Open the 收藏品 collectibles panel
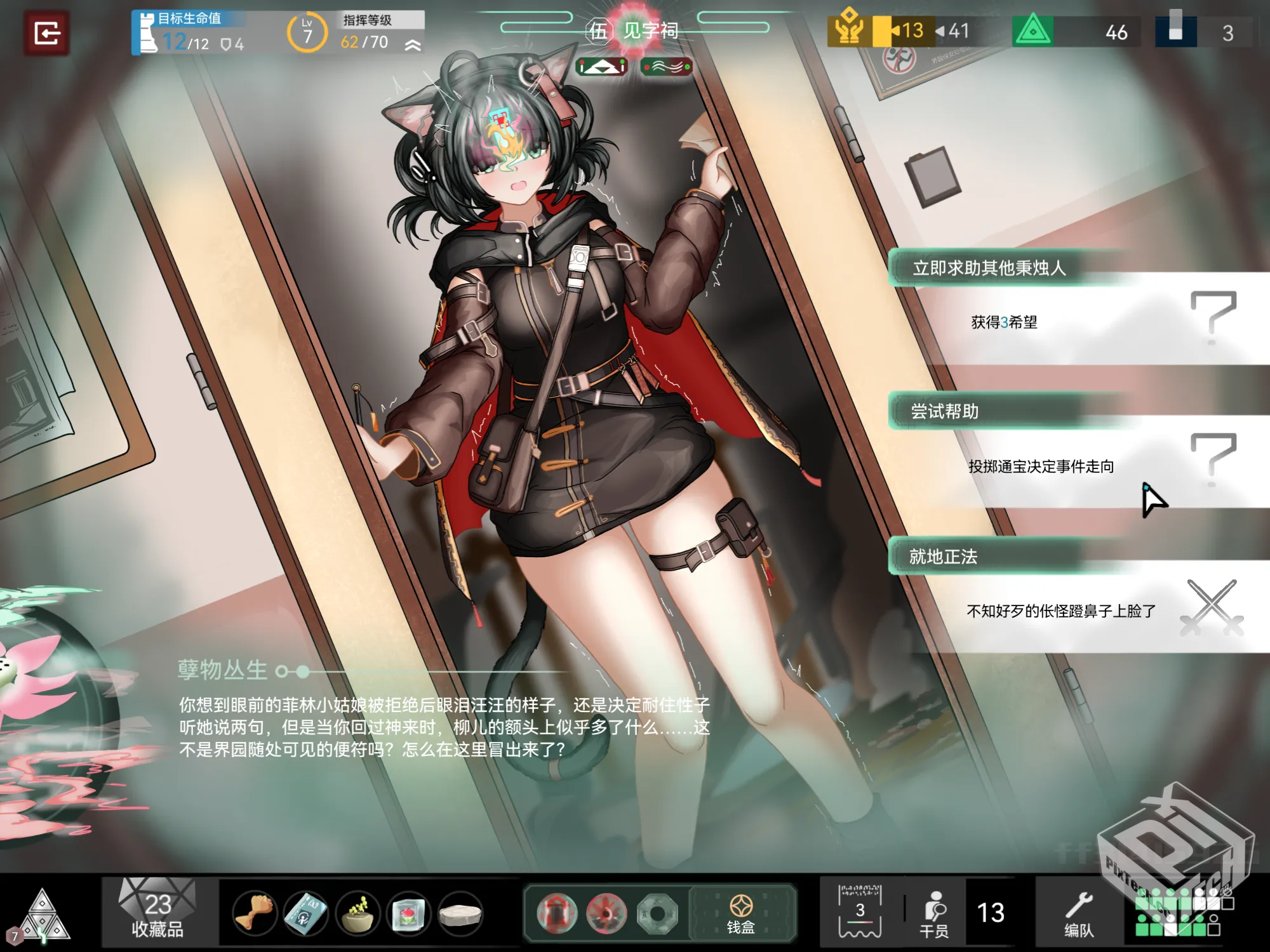The width and height of the screenshot is (1270, 952). [157, 912]
